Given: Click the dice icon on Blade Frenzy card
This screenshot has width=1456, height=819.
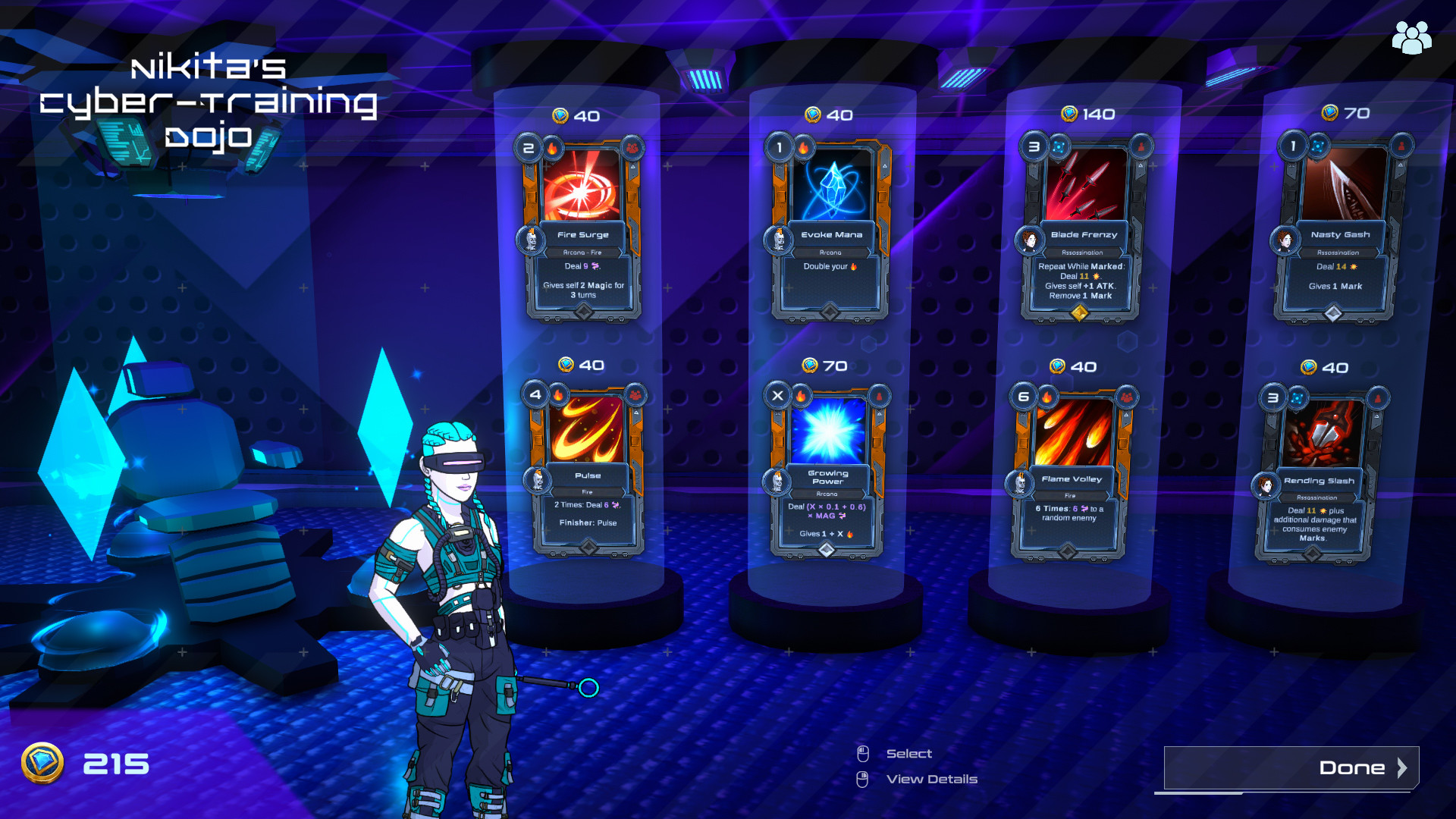Looking at the screenshot, I should coord(1059,146).
